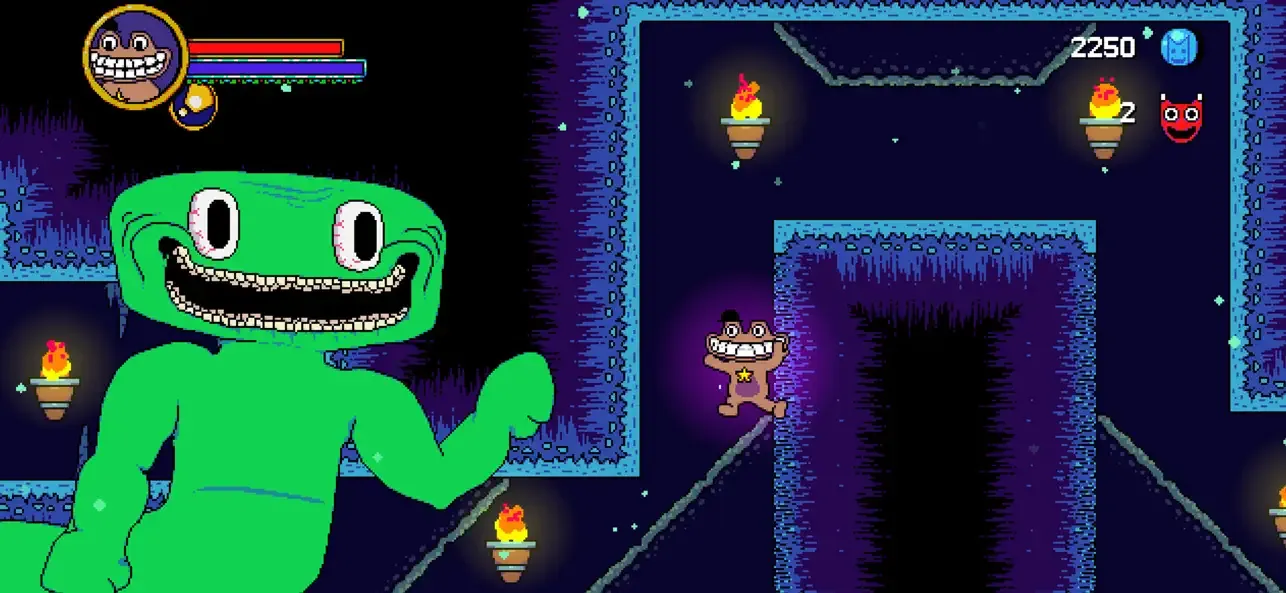Click the grinning character portrait
This screenshot has height=593, width=1286.
(x=135, y=57)
